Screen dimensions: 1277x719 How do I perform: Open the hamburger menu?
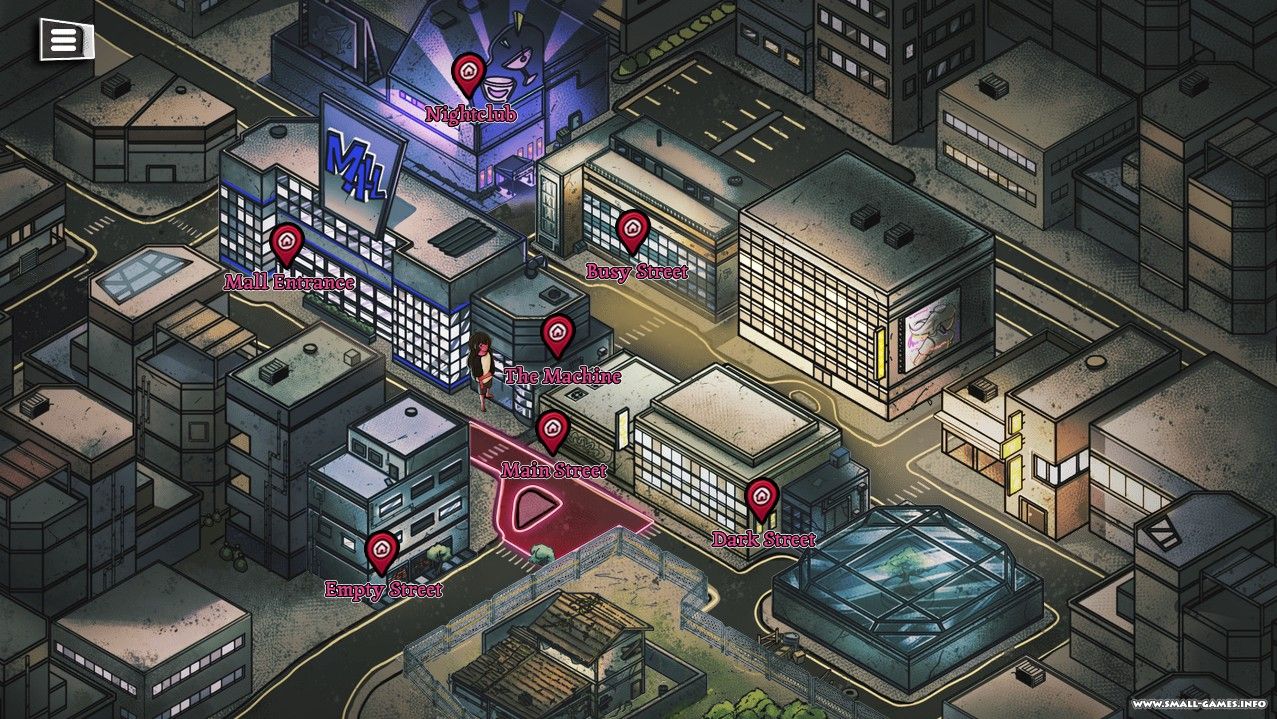[x=64, y=40]
